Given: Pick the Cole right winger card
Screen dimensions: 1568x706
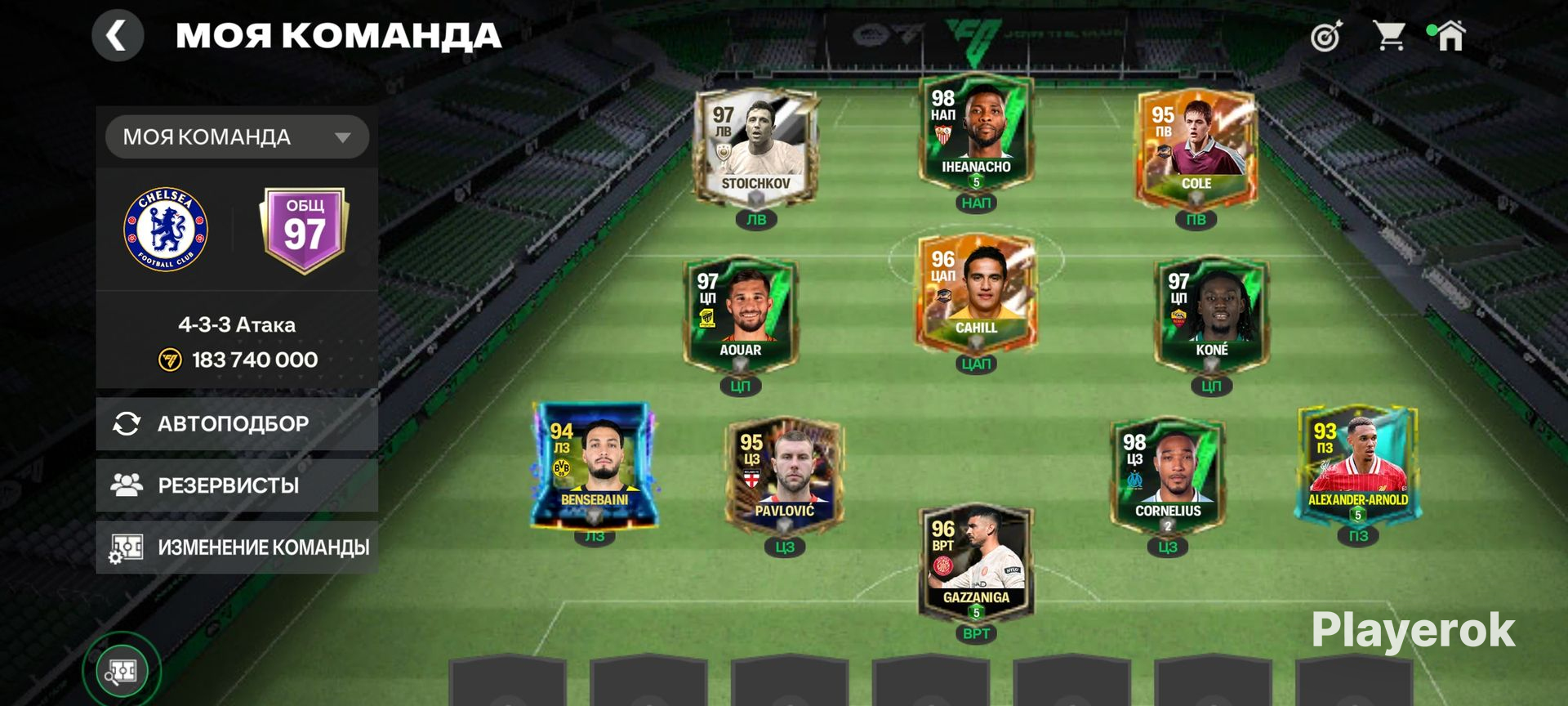Looking at the screenshot, I should pos(1196,147).
